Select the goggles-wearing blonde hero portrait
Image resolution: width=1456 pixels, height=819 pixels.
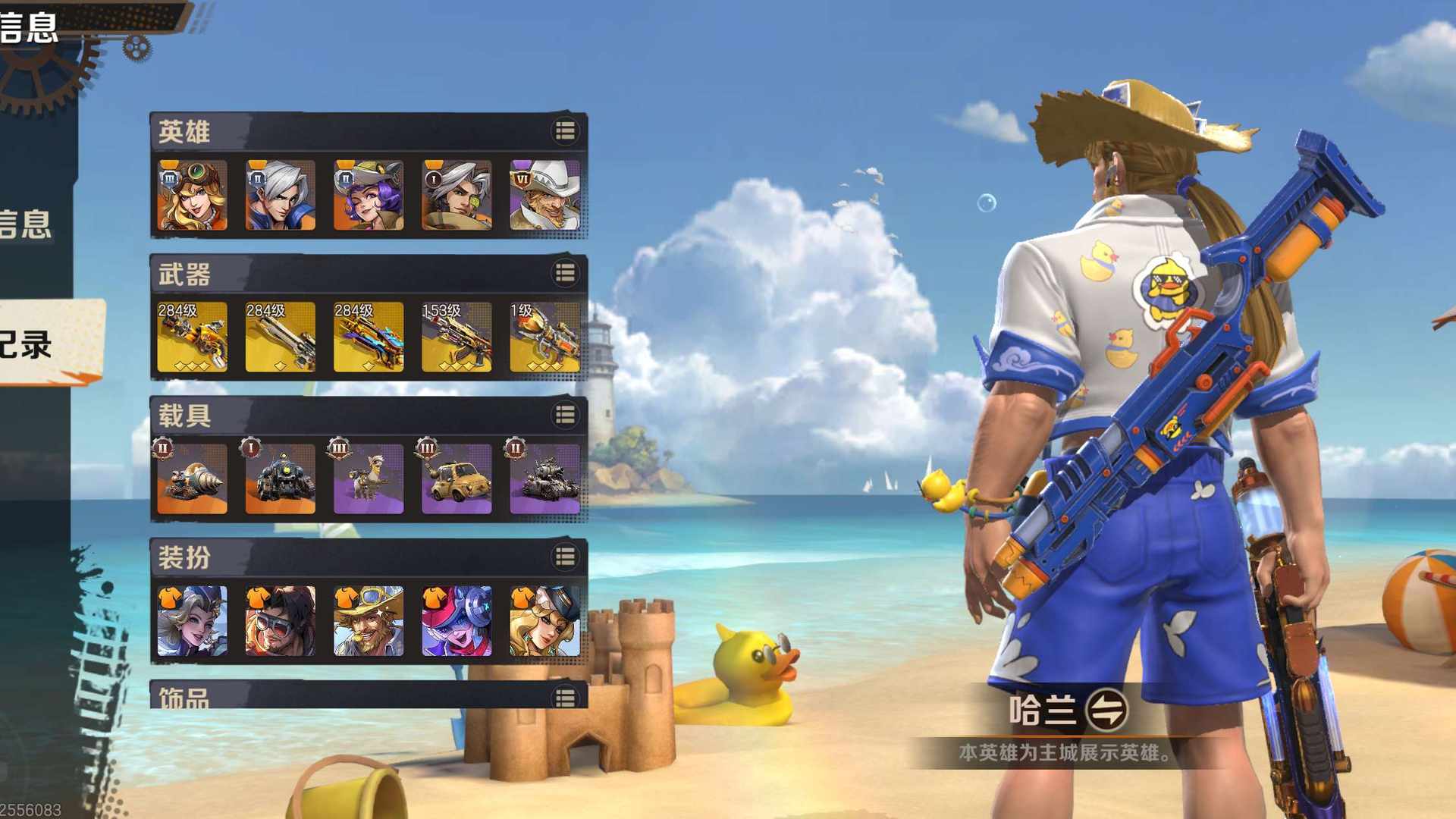(192, 195)
